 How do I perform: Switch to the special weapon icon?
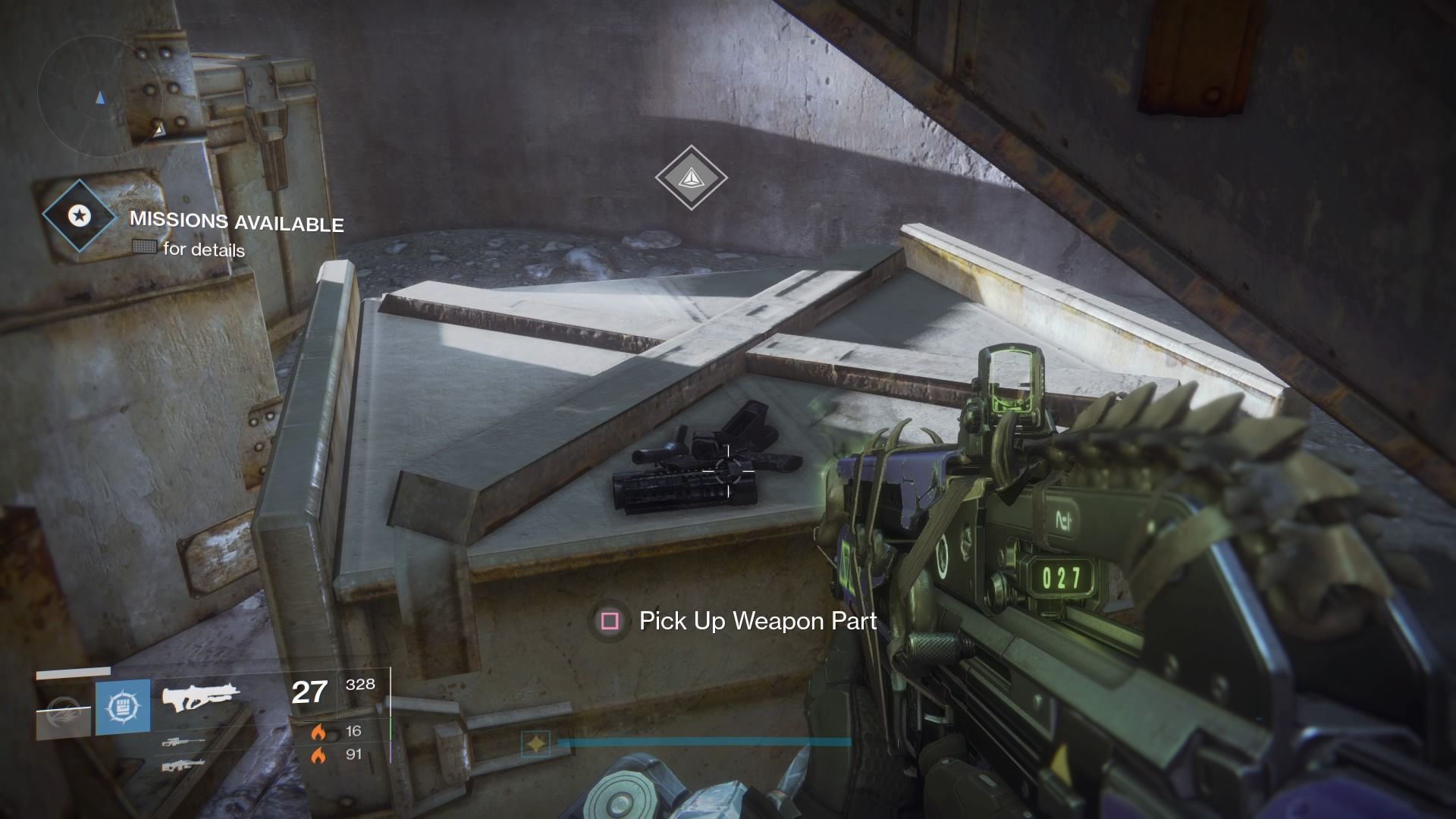tap(182, 742)
